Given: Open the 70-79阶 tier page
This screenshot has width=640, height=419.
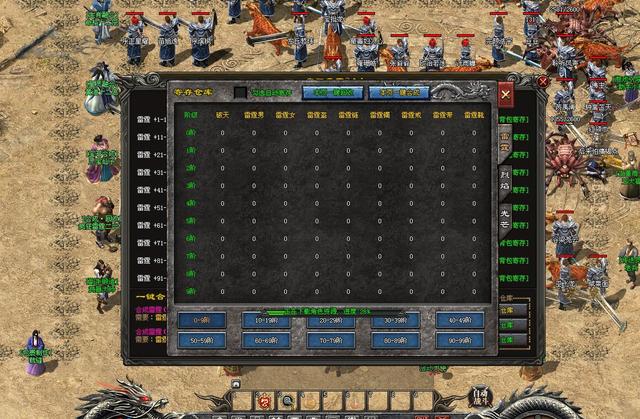Looking at the screenshot, I should point(331,340).
